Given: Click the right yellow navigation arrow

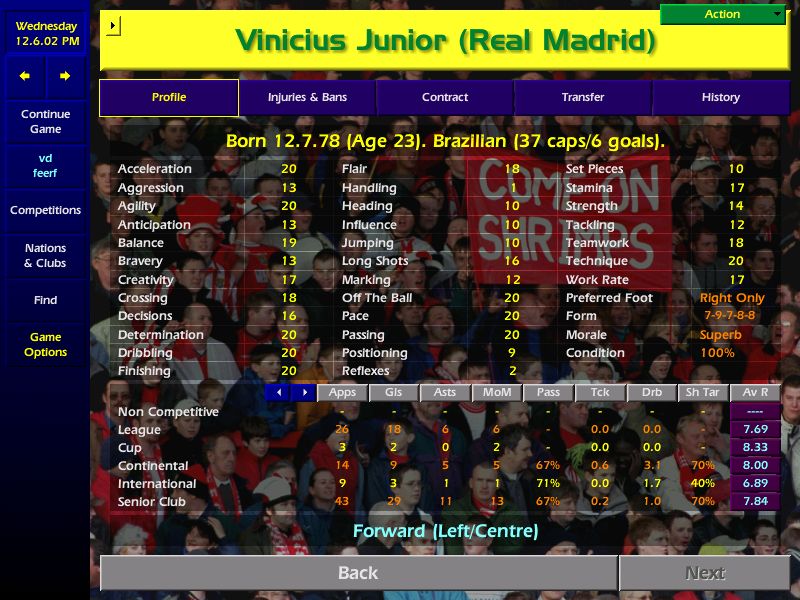Looking at the screenshot, I should coord(65,76).
